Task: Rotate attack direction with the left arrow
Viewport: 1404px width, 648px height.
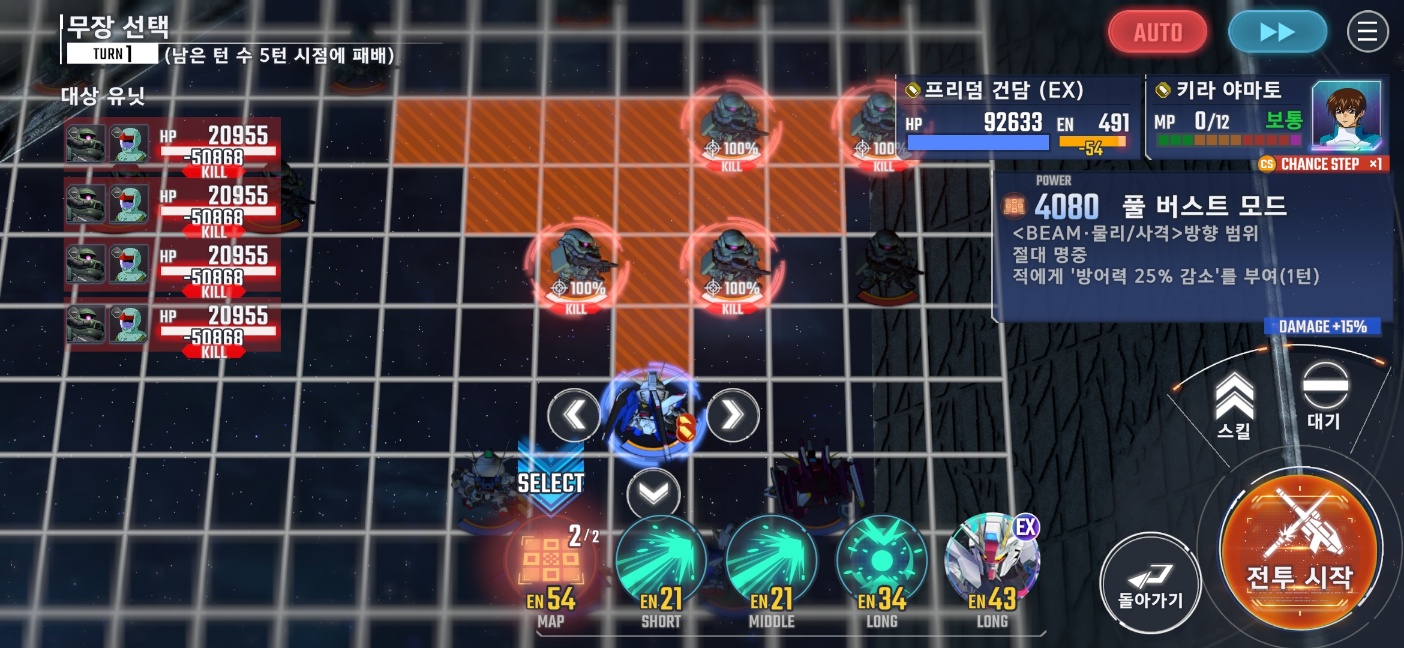Action: click(x=574, y=415)
